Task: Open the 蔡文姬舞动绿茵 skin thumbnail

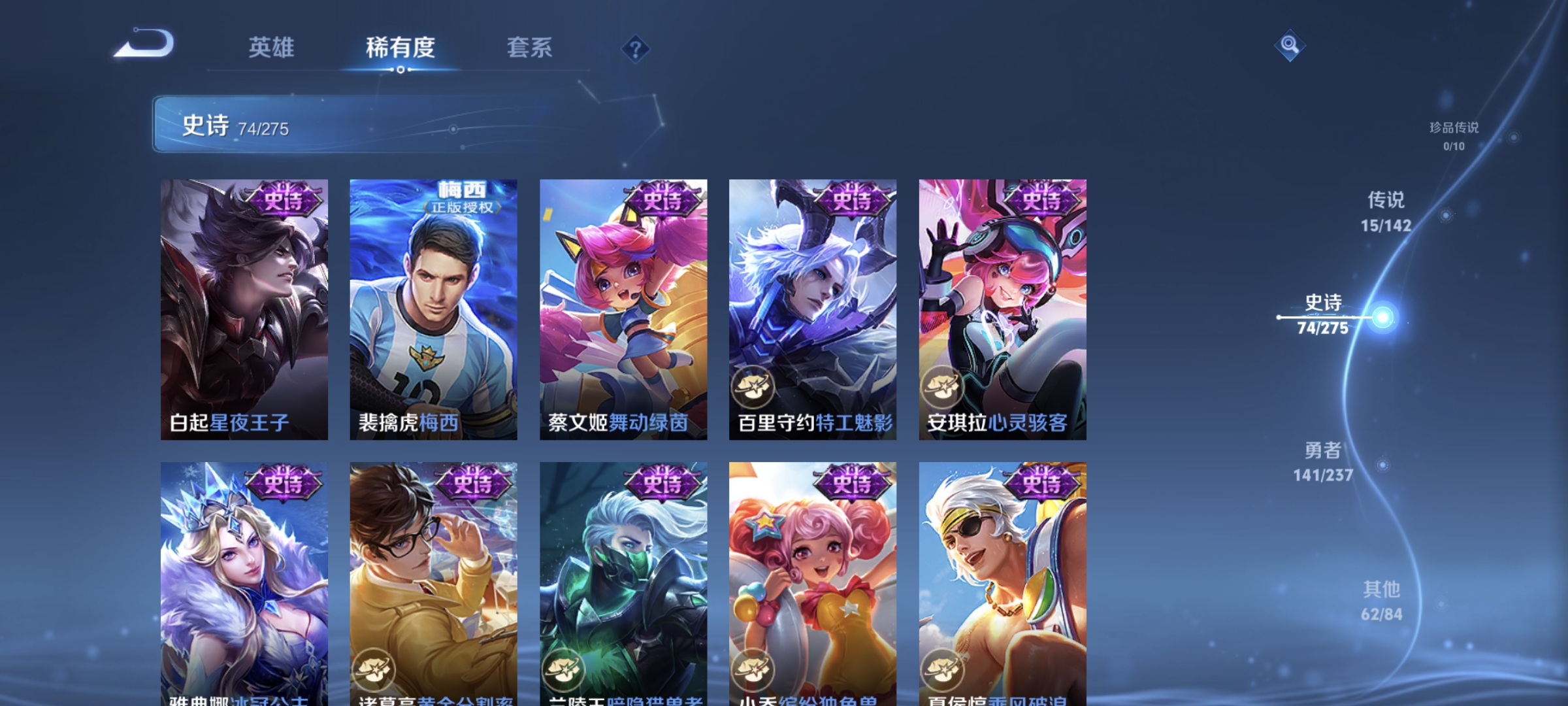Action: click(x=624, y=307)
